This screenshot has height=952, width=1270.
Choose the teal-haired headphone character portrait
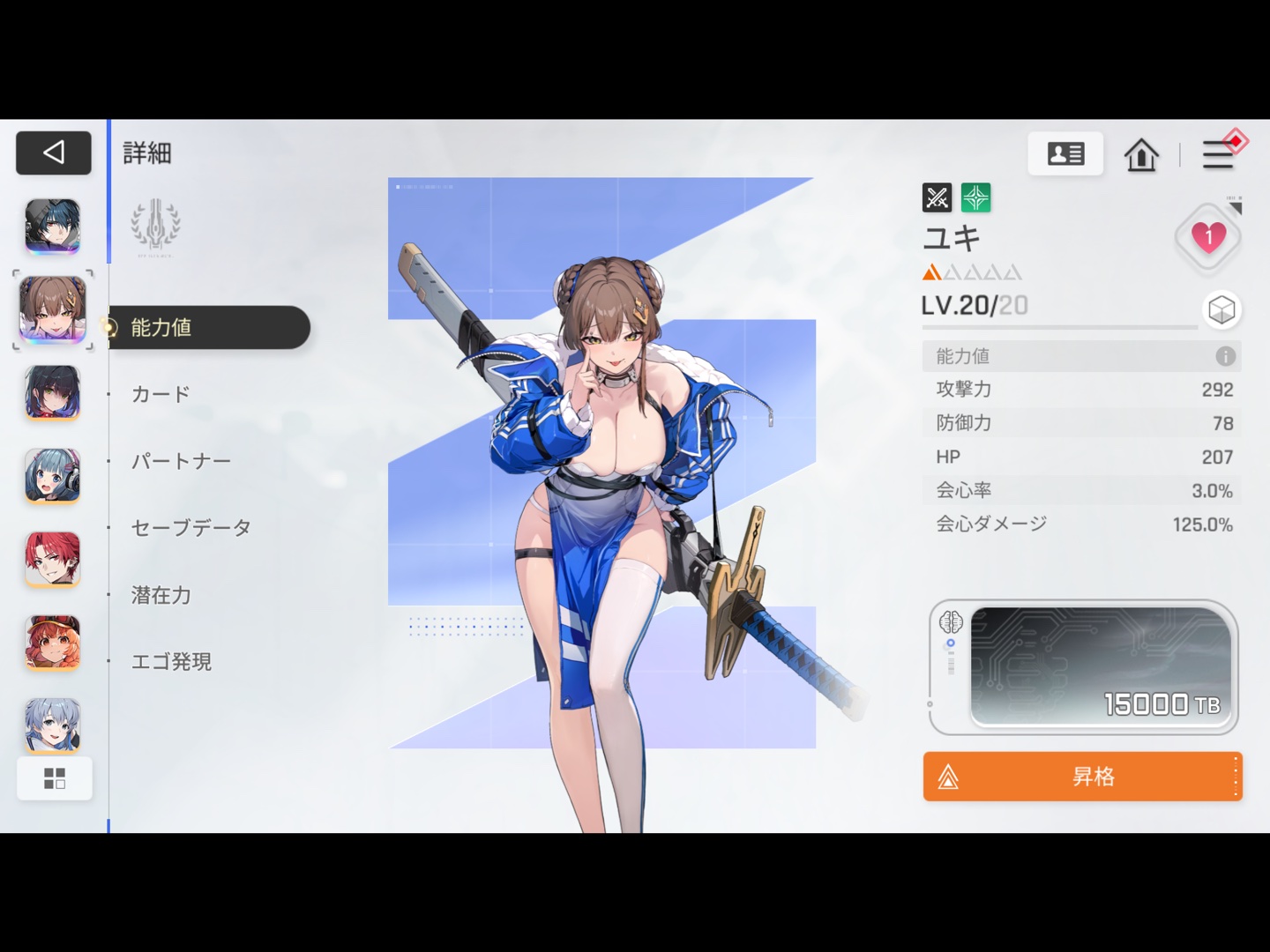[x=53, y=476]
